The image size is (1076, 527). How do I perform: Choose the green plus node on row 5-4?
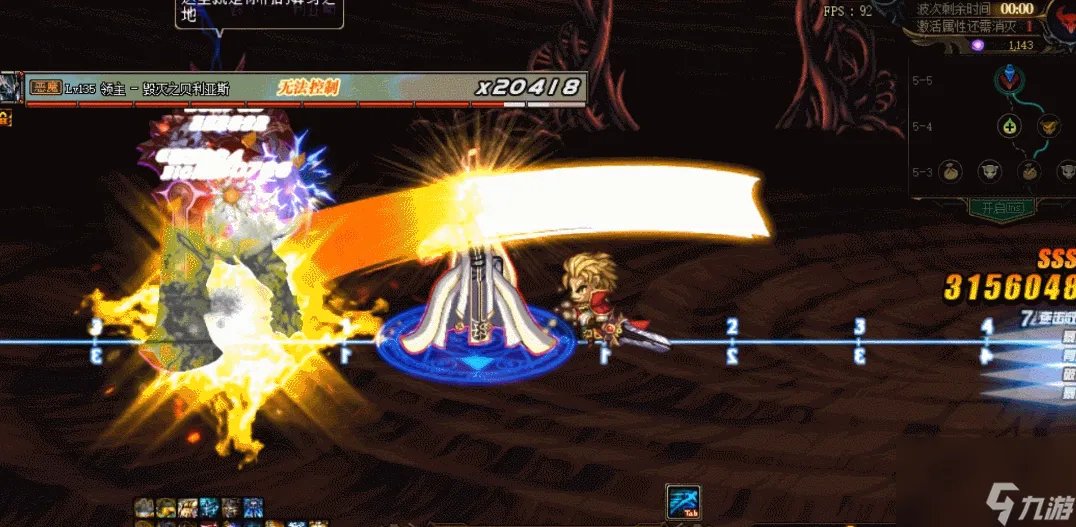1009,126
